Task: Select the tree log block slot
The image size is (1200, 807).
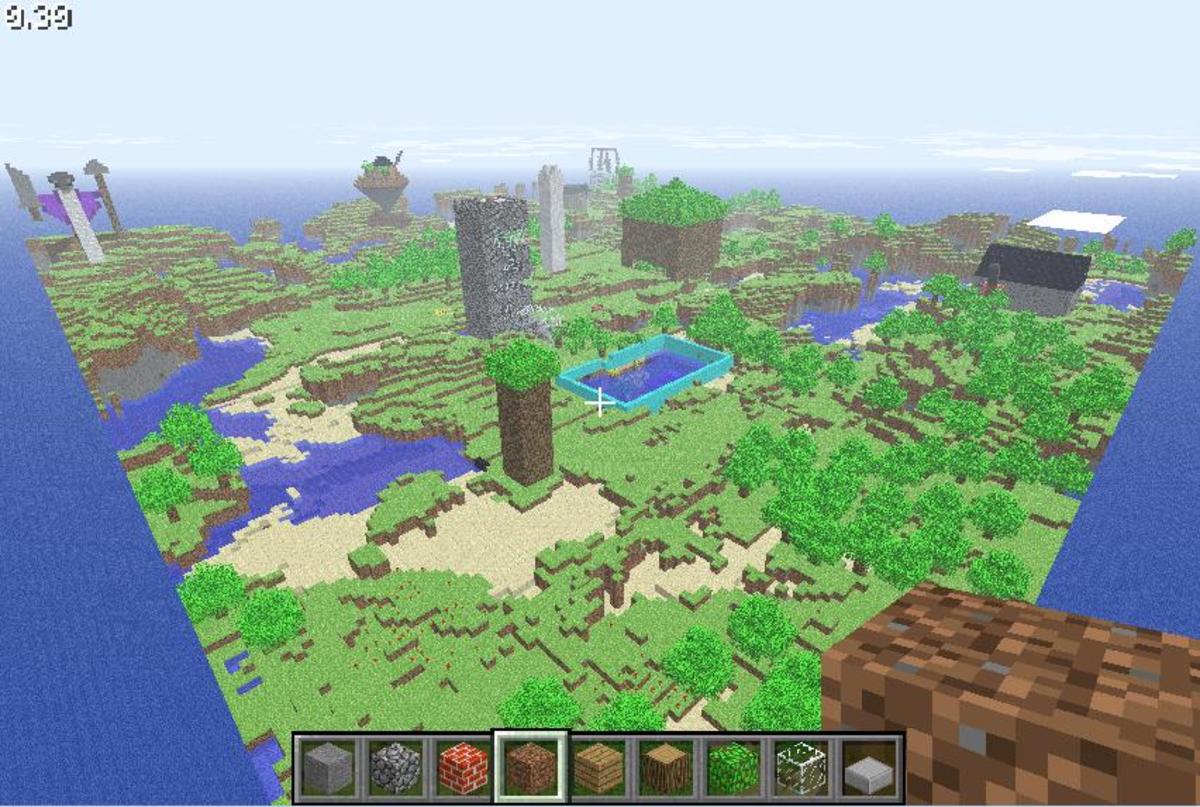Action: [x=666, y=768]
